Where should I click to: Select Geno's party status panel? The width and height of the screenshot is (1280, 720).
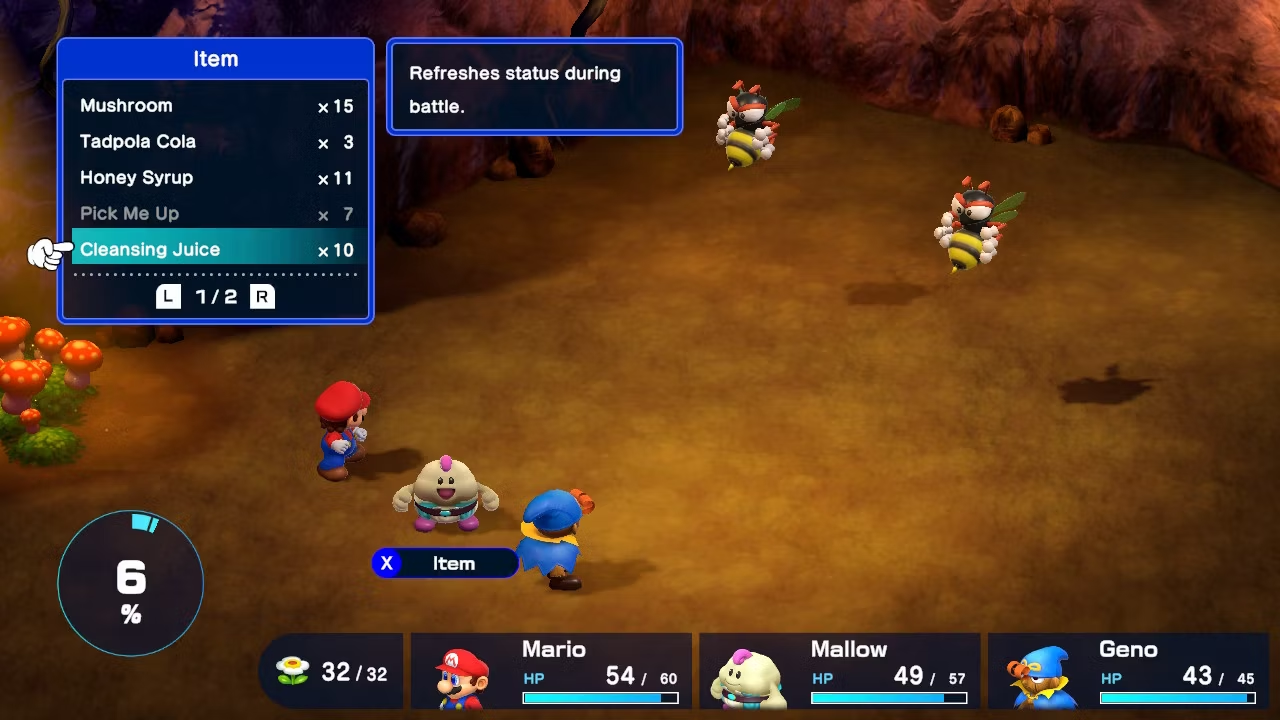coord(1127,670)
